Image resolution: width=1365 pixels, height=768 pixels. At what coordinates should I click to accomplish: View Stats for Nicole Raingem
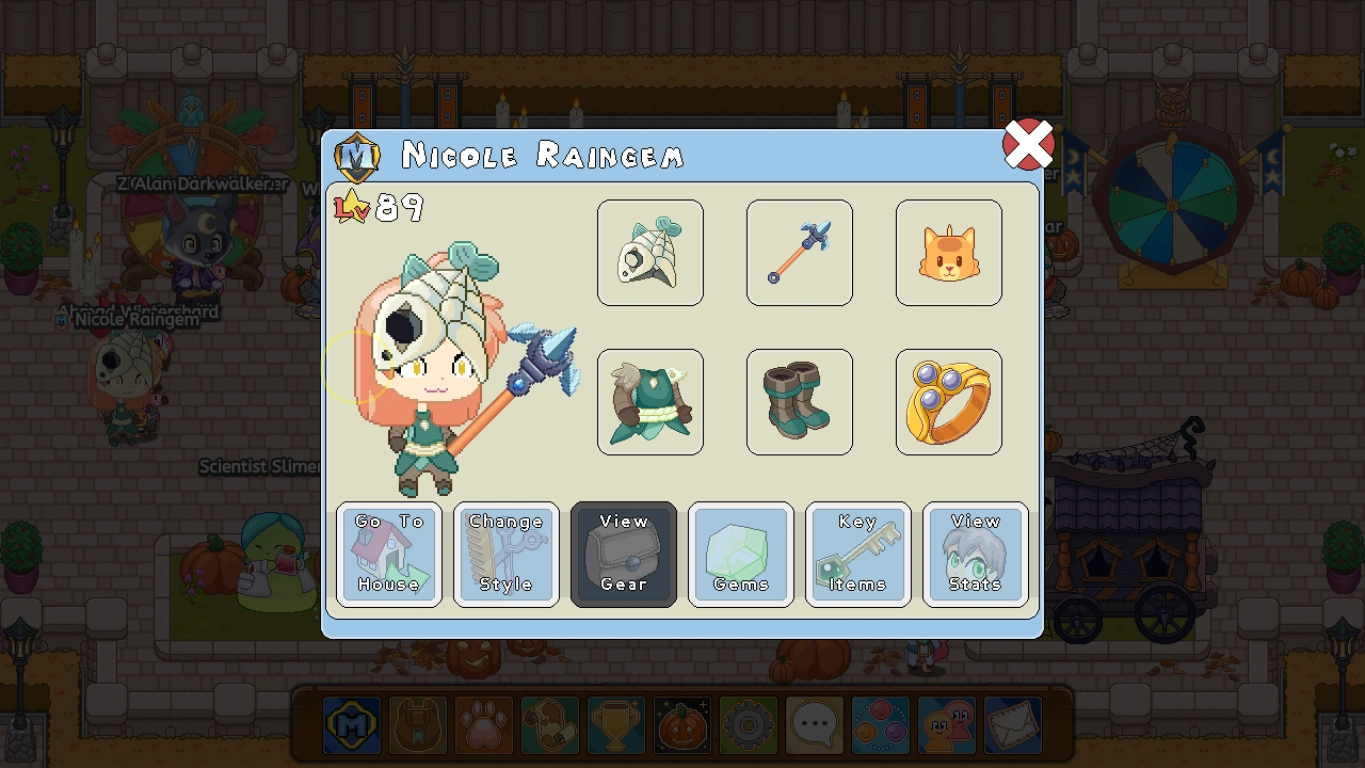pyautogui.click(x=975, y=555)
